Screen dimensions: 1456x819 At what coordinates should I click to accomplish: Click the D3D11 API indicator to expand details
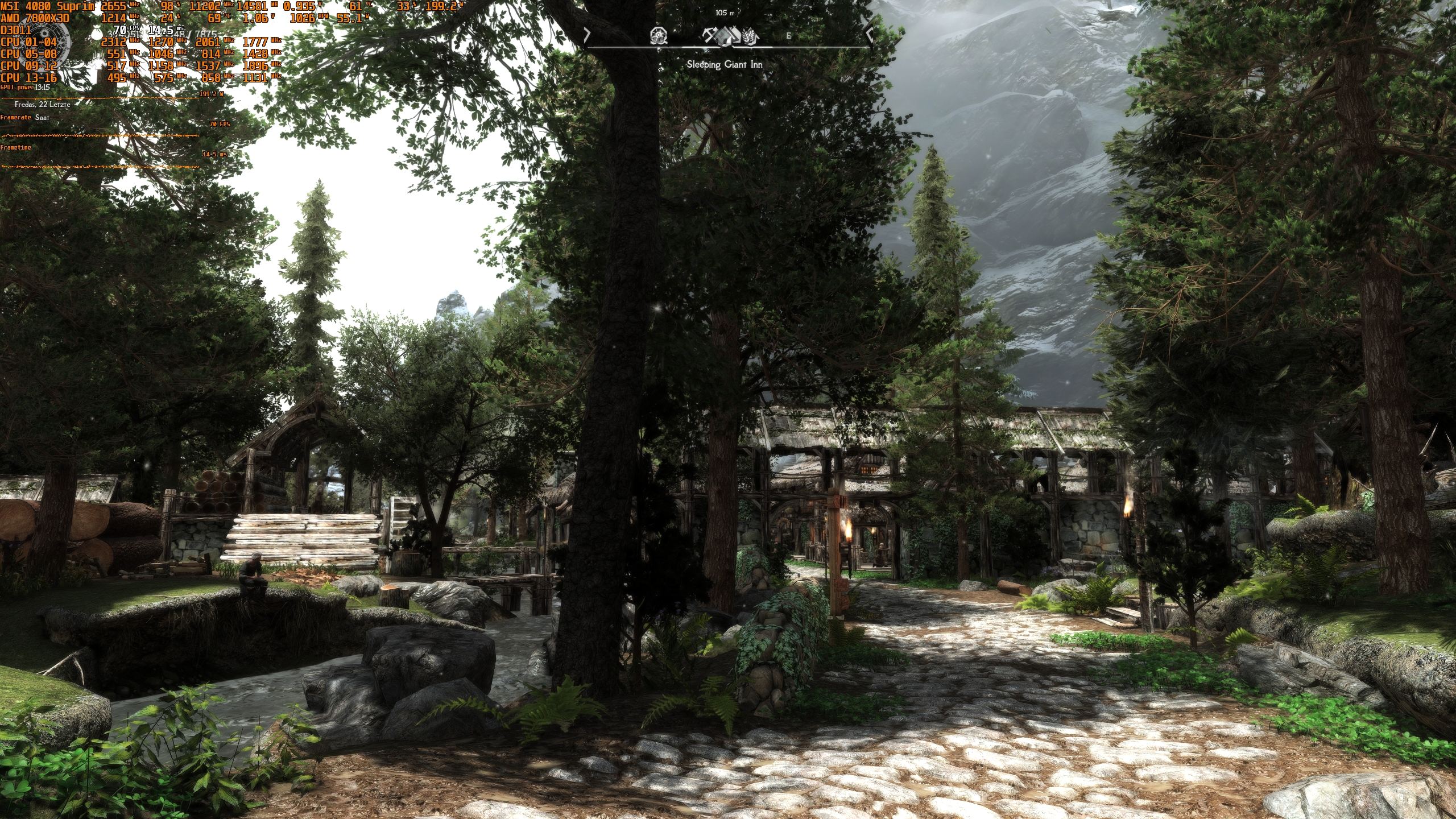click(15, 30)
